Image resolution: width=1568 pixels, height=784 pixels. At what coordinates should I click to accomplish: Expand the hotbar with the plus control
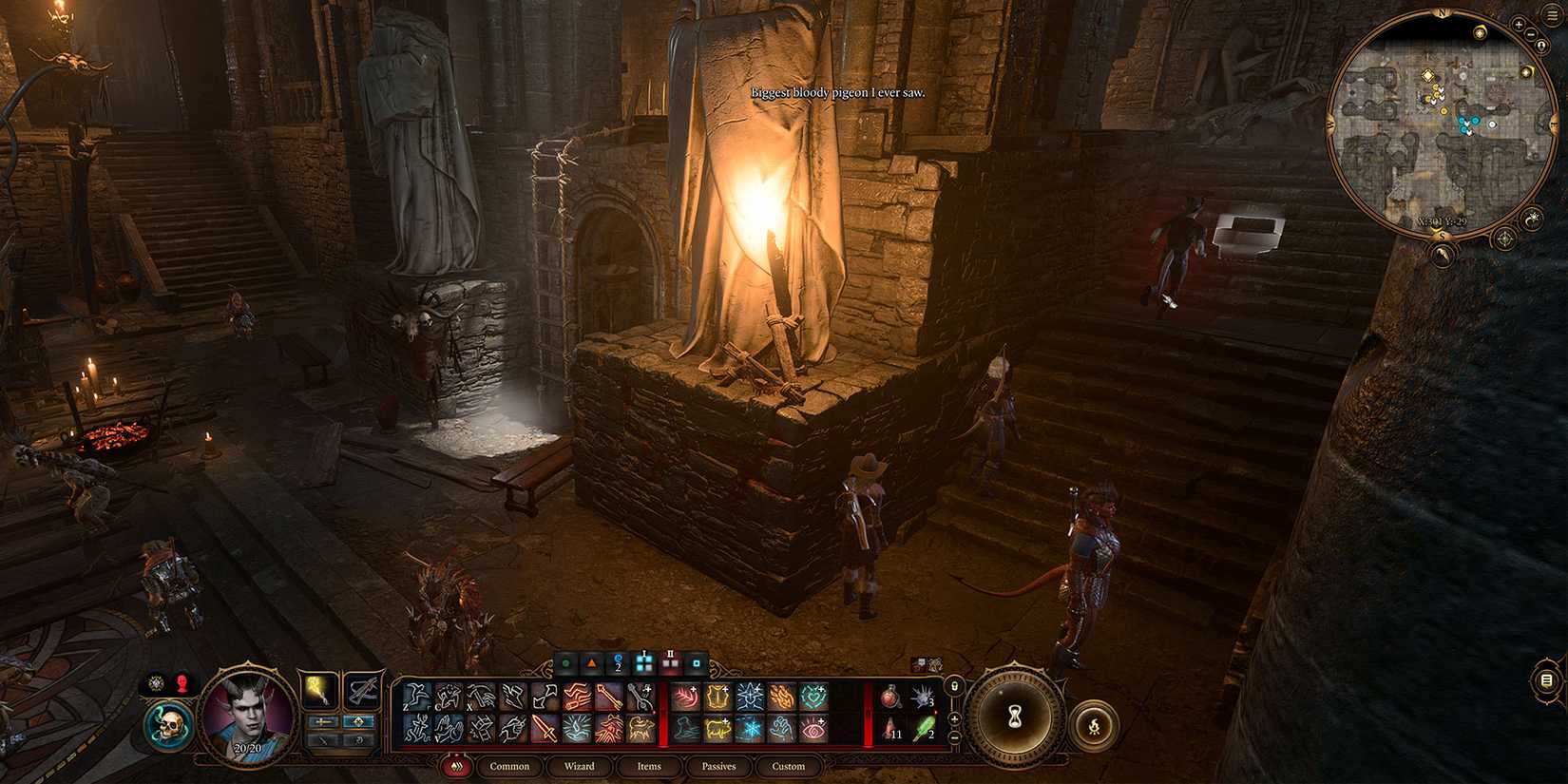pyautogui.click(x=954, y=718)
